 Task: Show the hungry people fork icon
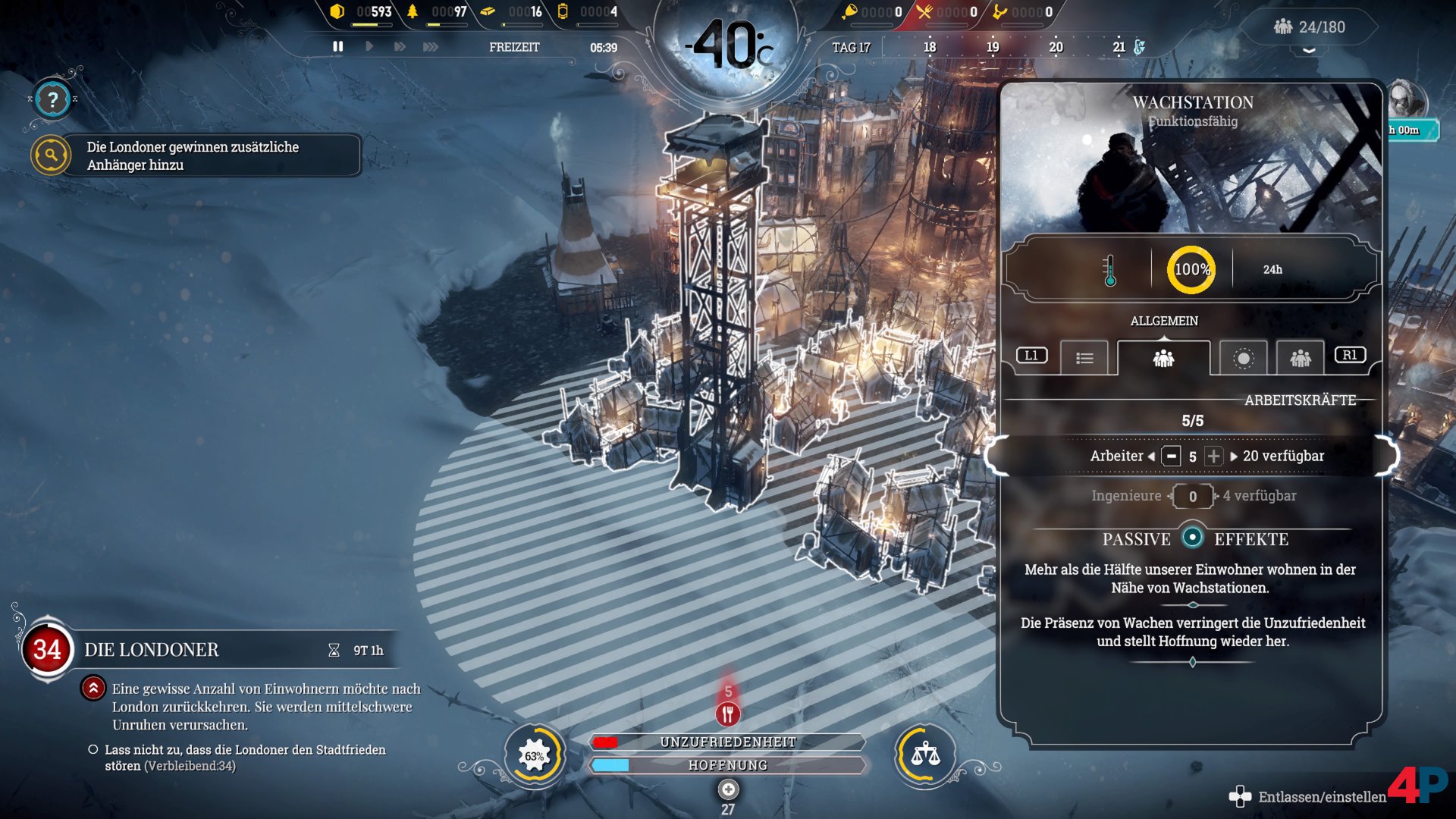point(728,713)
